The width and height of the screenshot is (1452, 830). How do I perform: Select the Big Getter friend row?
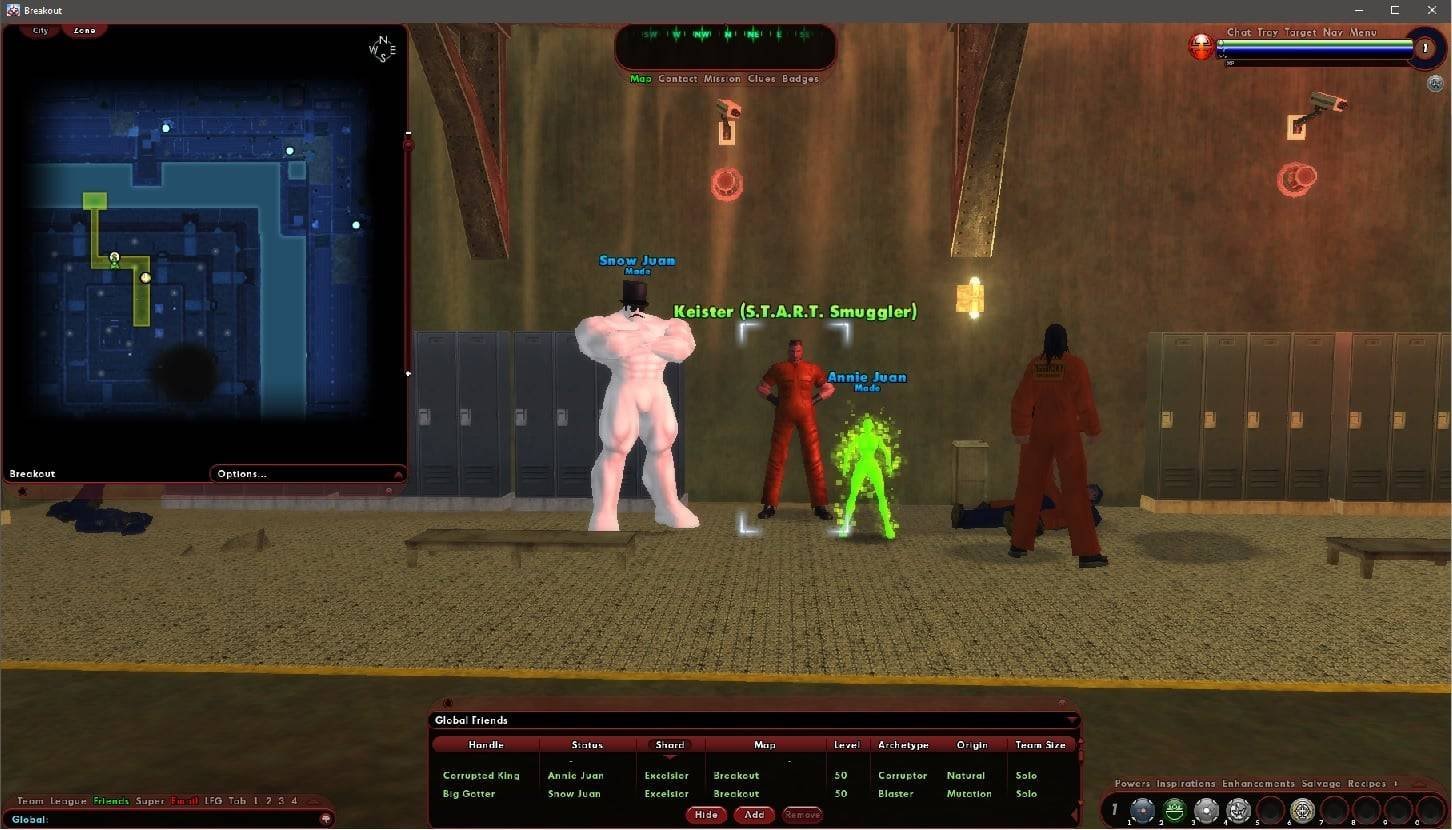click(x=469, y=794)
